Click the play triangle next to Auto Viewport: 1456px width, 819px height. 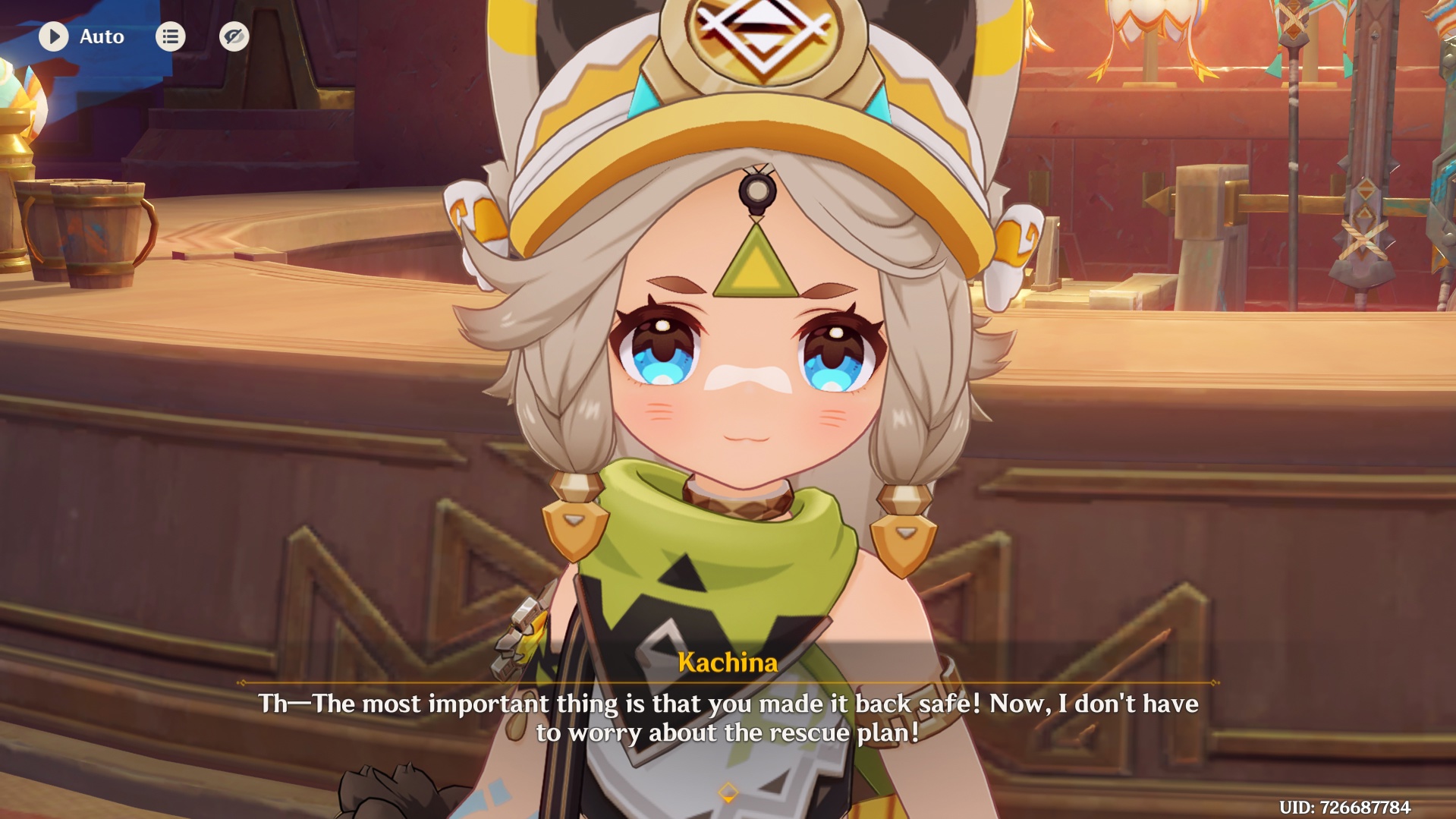point(53,36)
